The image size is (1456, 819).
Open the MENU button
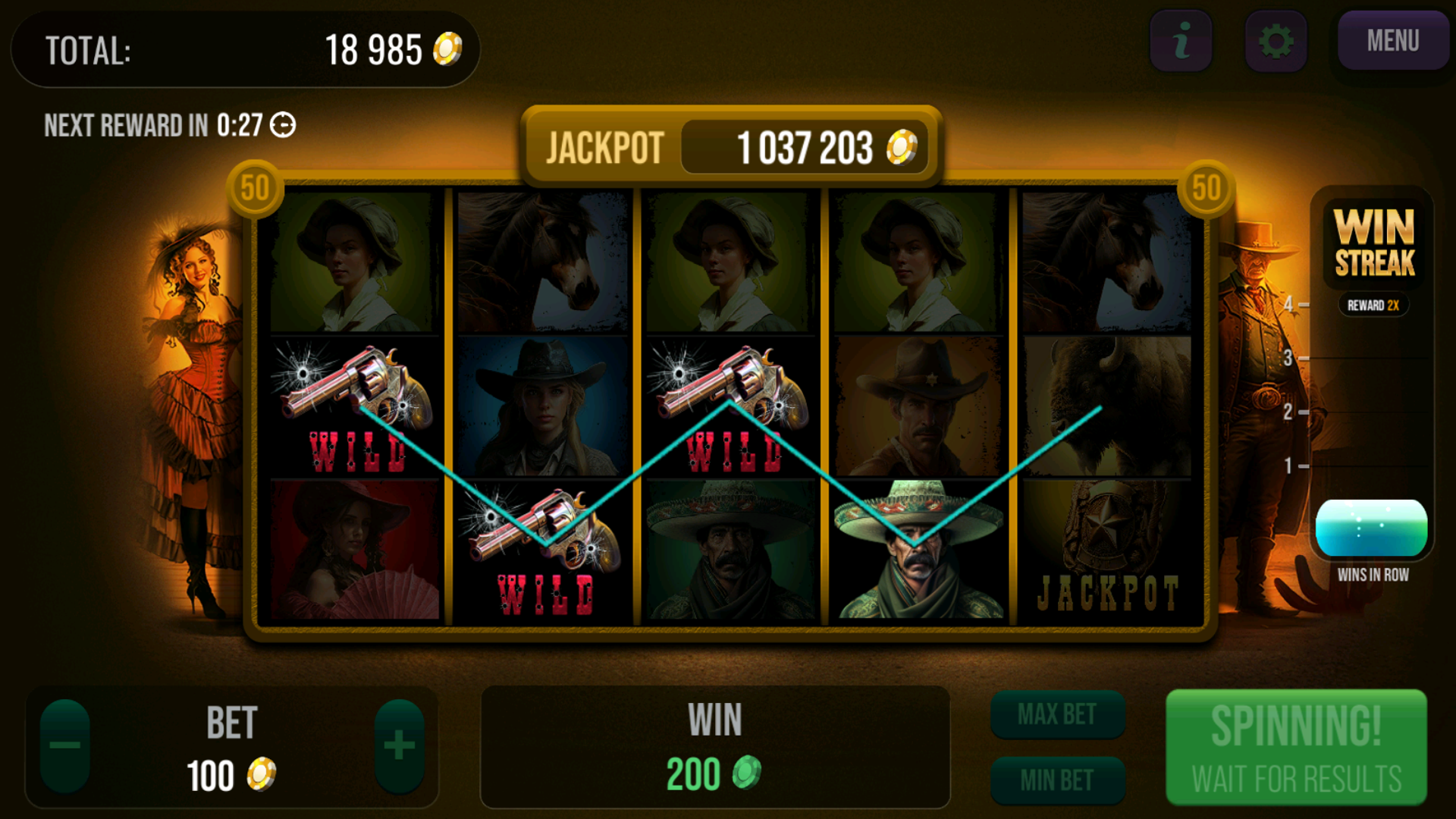(x=1392, y=41)
